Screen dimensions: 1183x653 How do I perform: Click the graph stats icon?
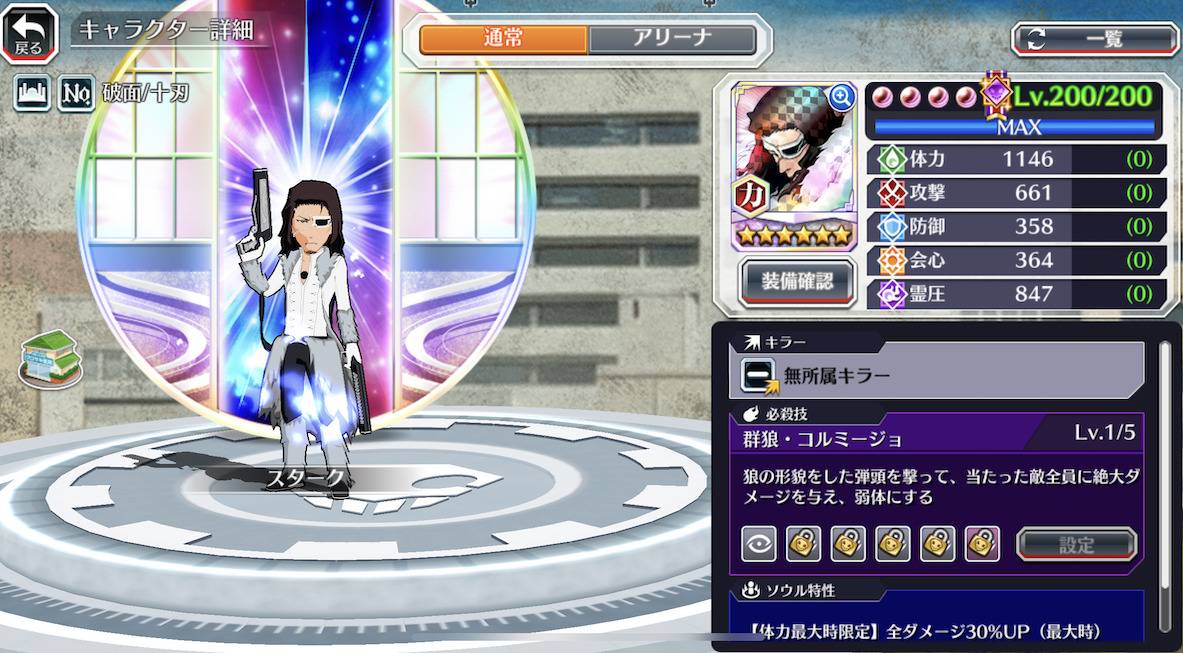pos(32,94)
